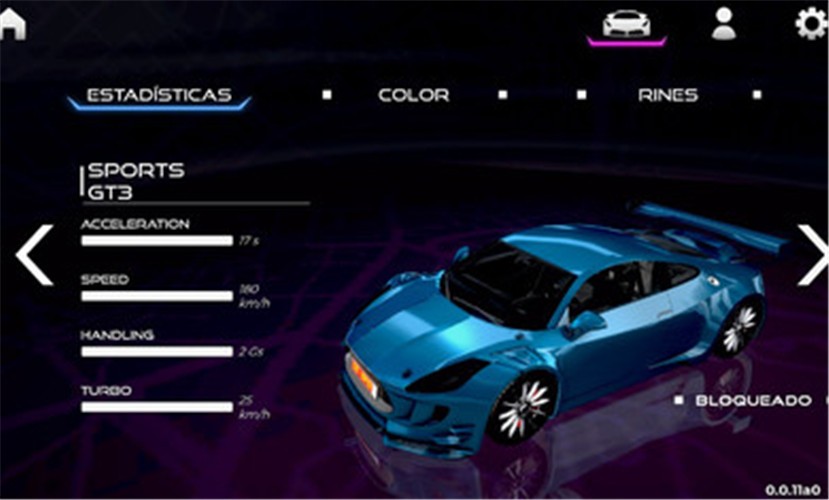Open the settings gear icon

coord(811,23)
